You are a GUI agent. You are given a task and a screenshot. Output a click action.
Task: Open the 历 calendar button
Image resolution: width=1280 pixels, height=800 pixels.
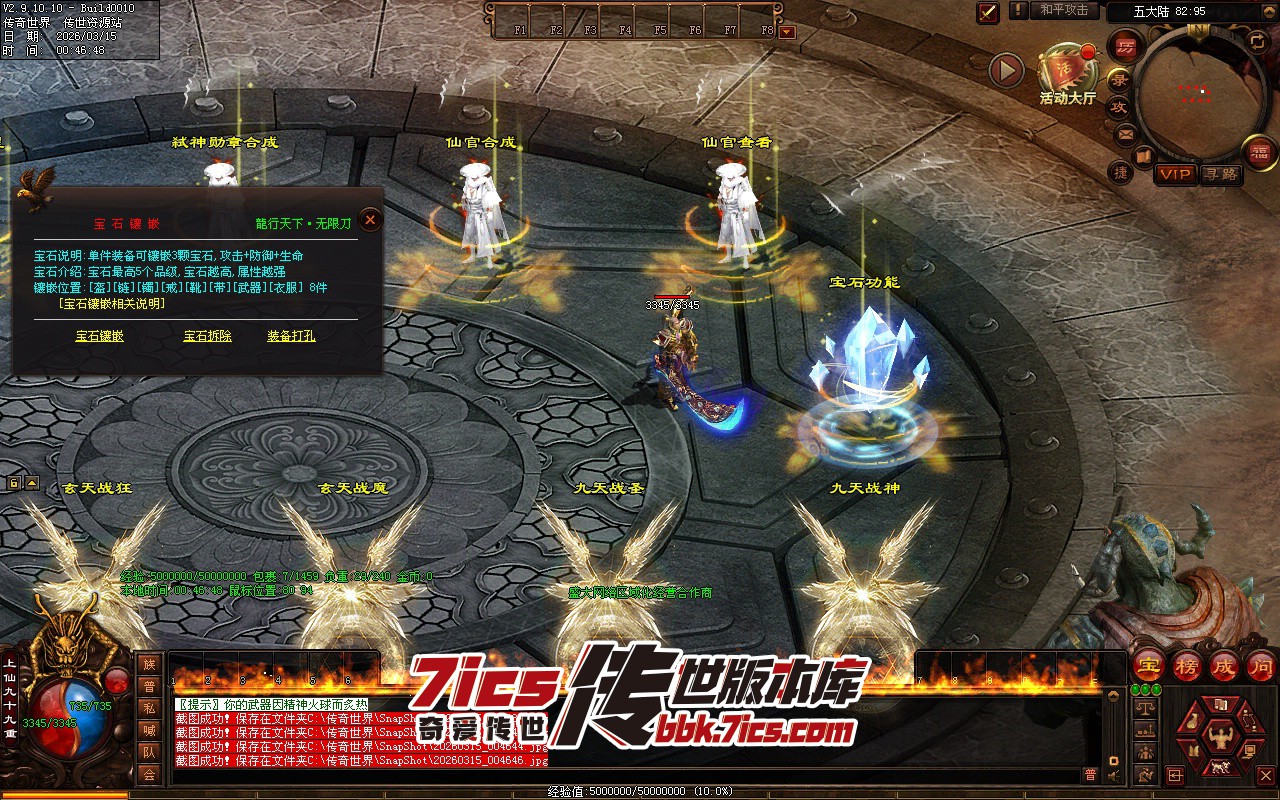pos(1127,47)
